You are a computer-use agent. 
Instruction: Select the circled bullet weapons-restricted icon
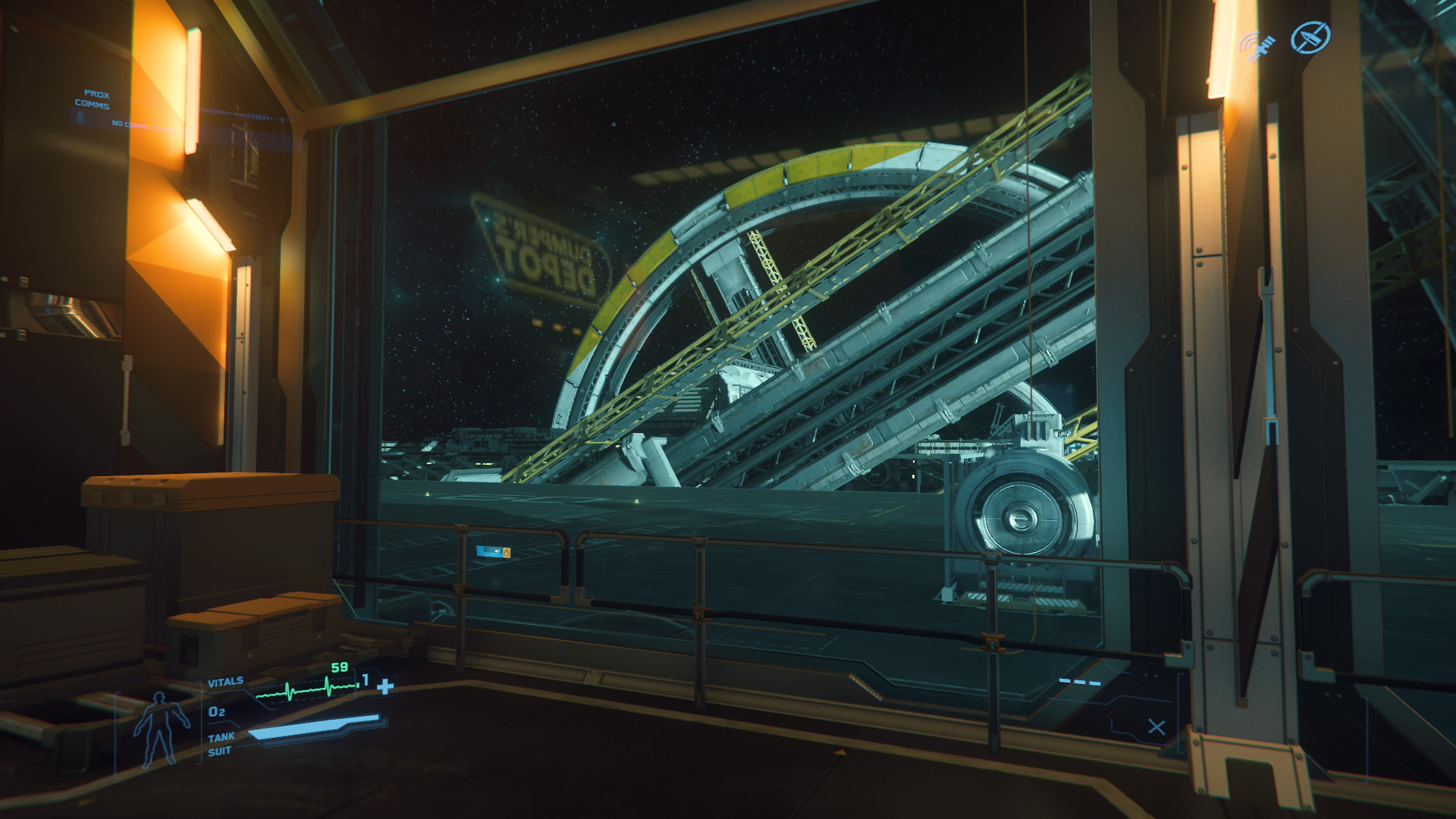click(1310, 37)
